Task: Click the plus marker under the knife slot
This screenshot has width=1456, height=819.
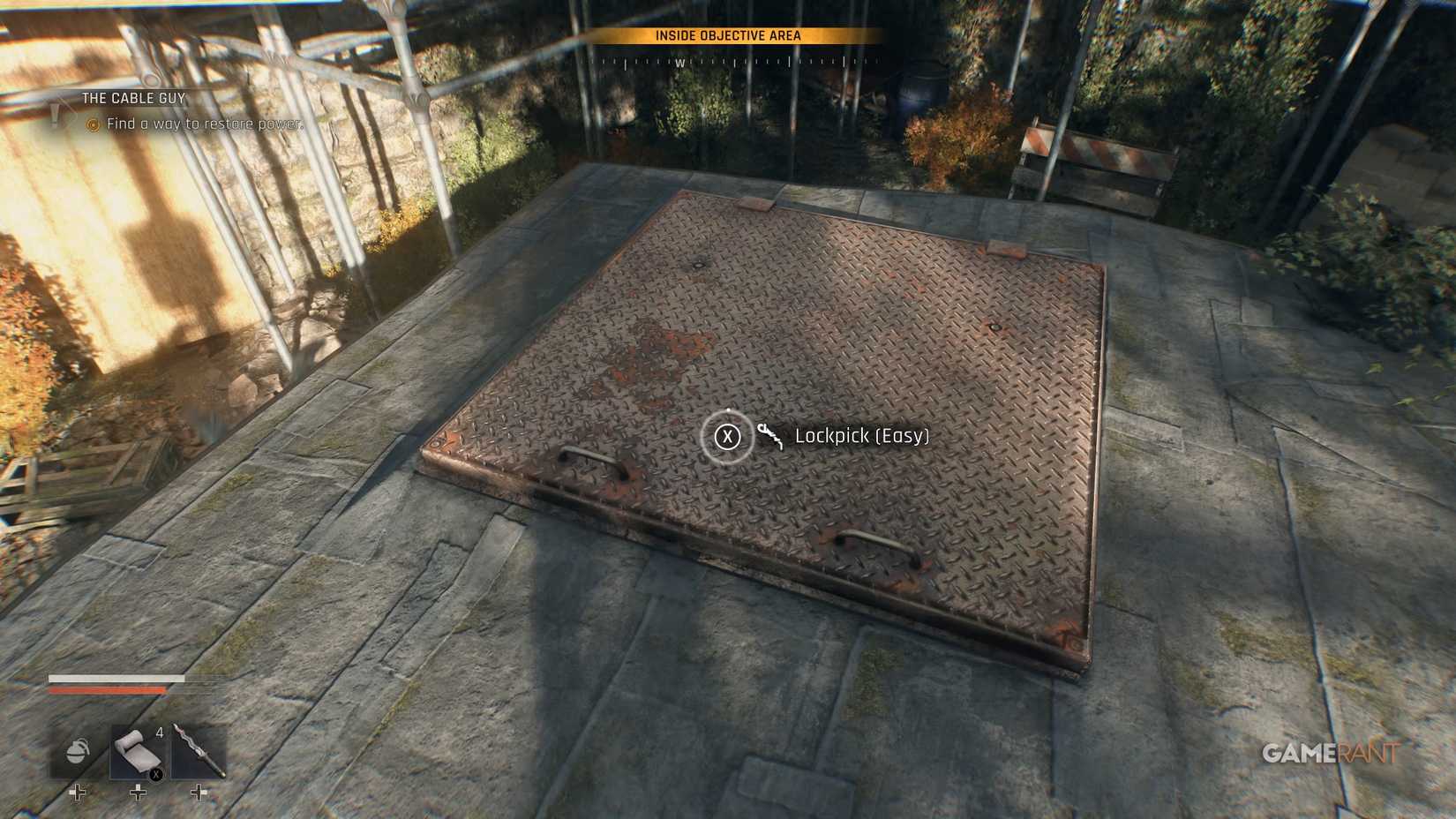Action: [x=199, y=793]
